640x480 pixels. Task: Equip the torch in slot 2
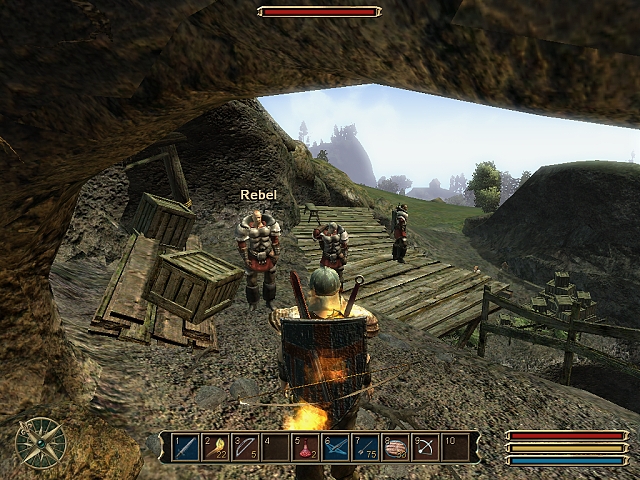click(x=216, y=447)
